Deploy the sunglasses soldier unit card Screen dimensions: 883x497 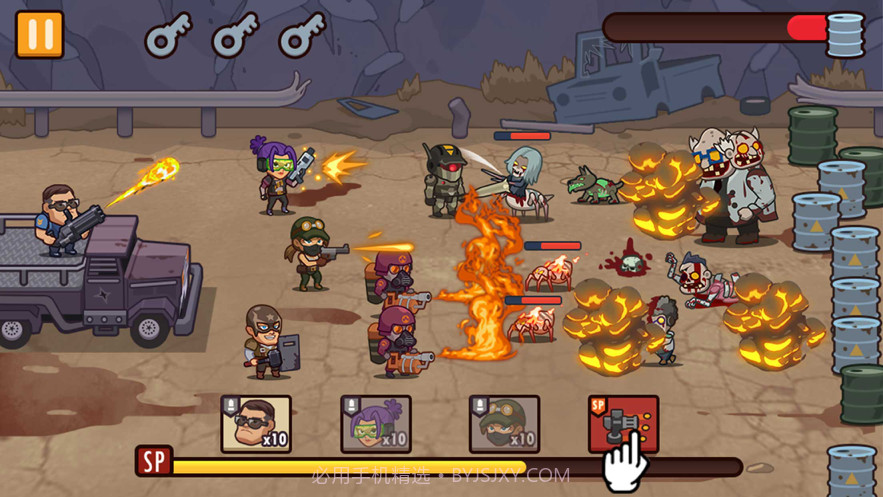pyautogui.click(x=256, y=424)
